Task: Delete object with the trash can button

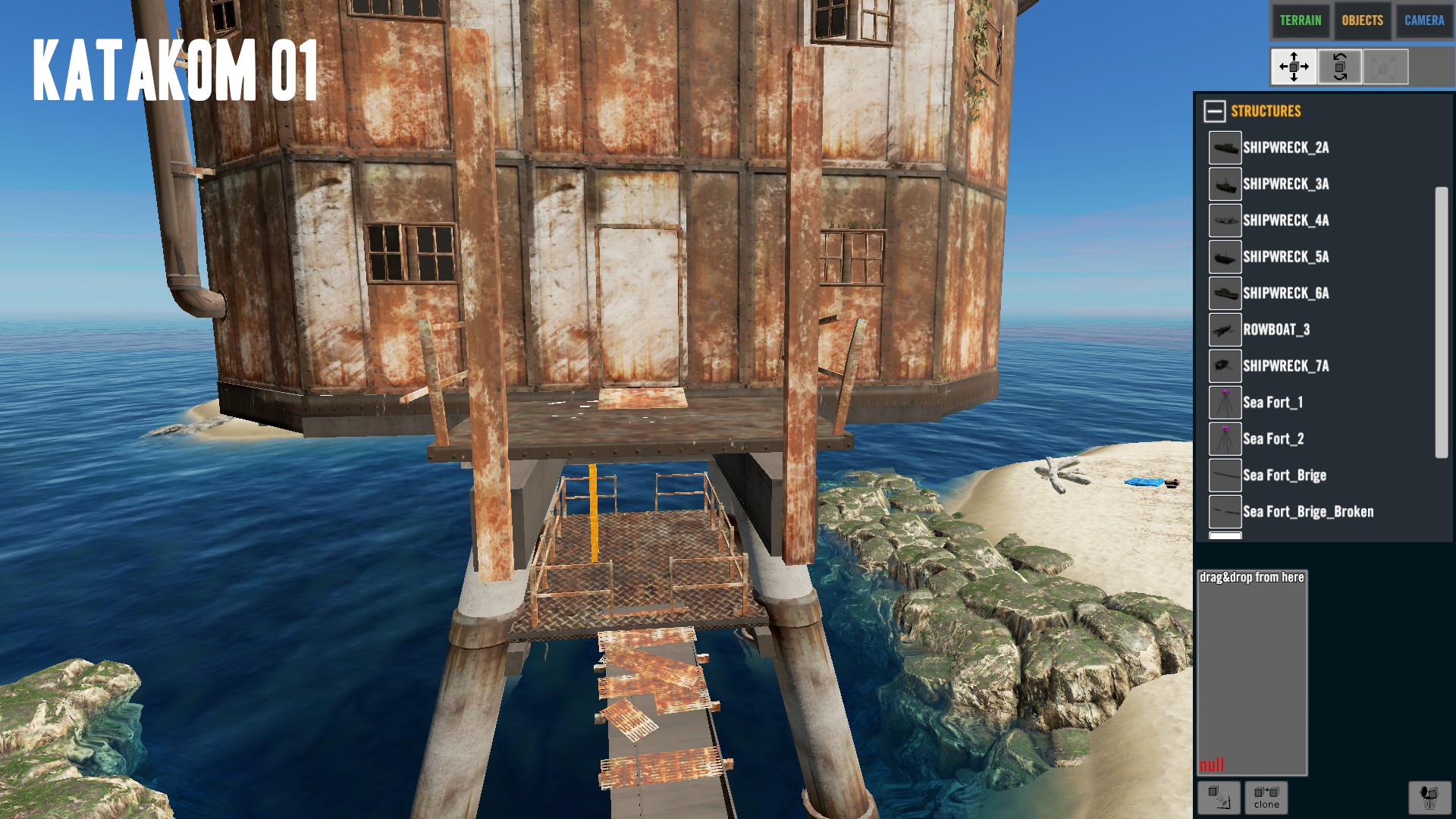Action: point(1429,798)
